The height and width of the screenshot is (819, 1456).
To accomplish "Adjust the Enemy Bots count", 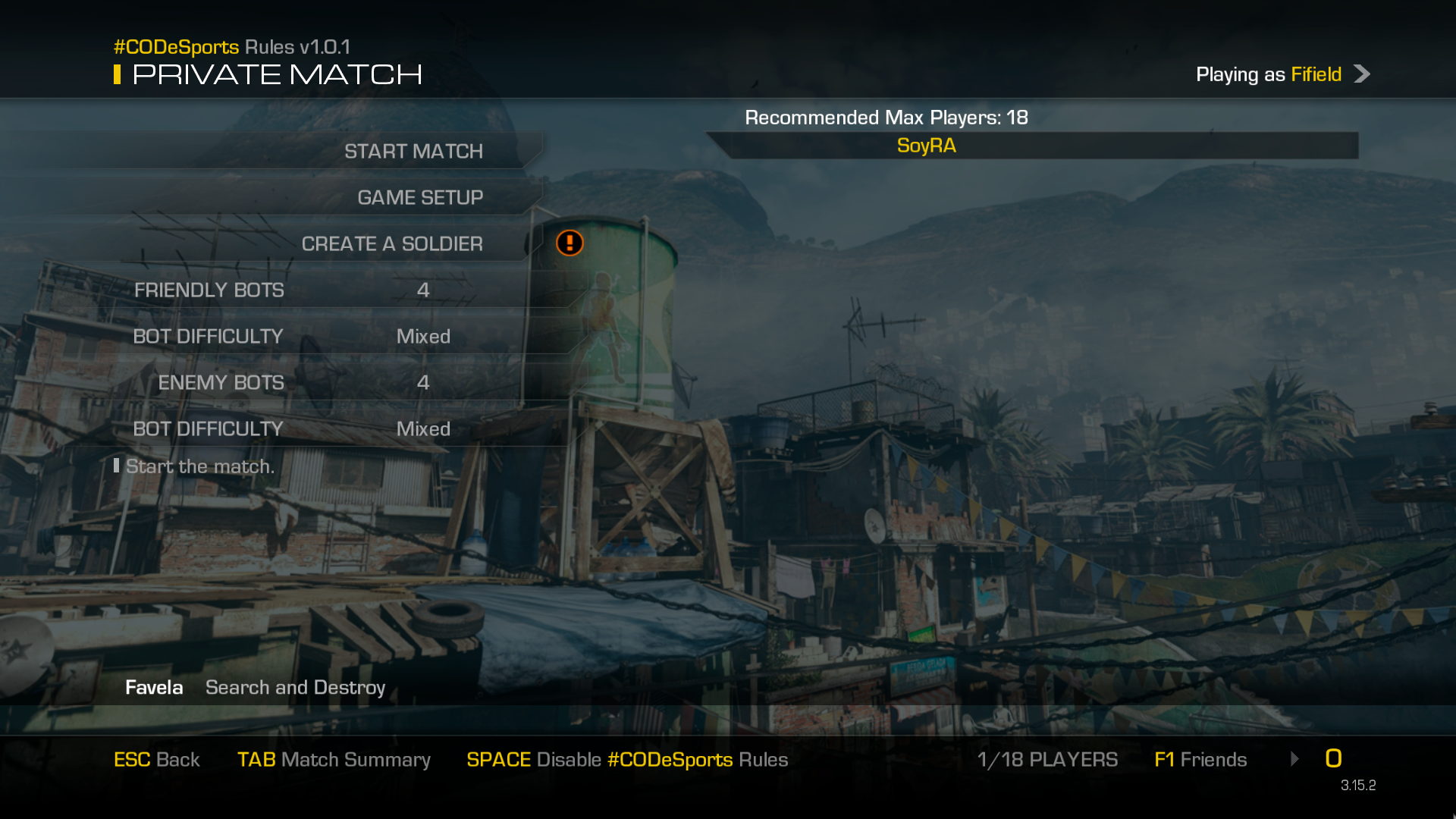I will (422, 382).
